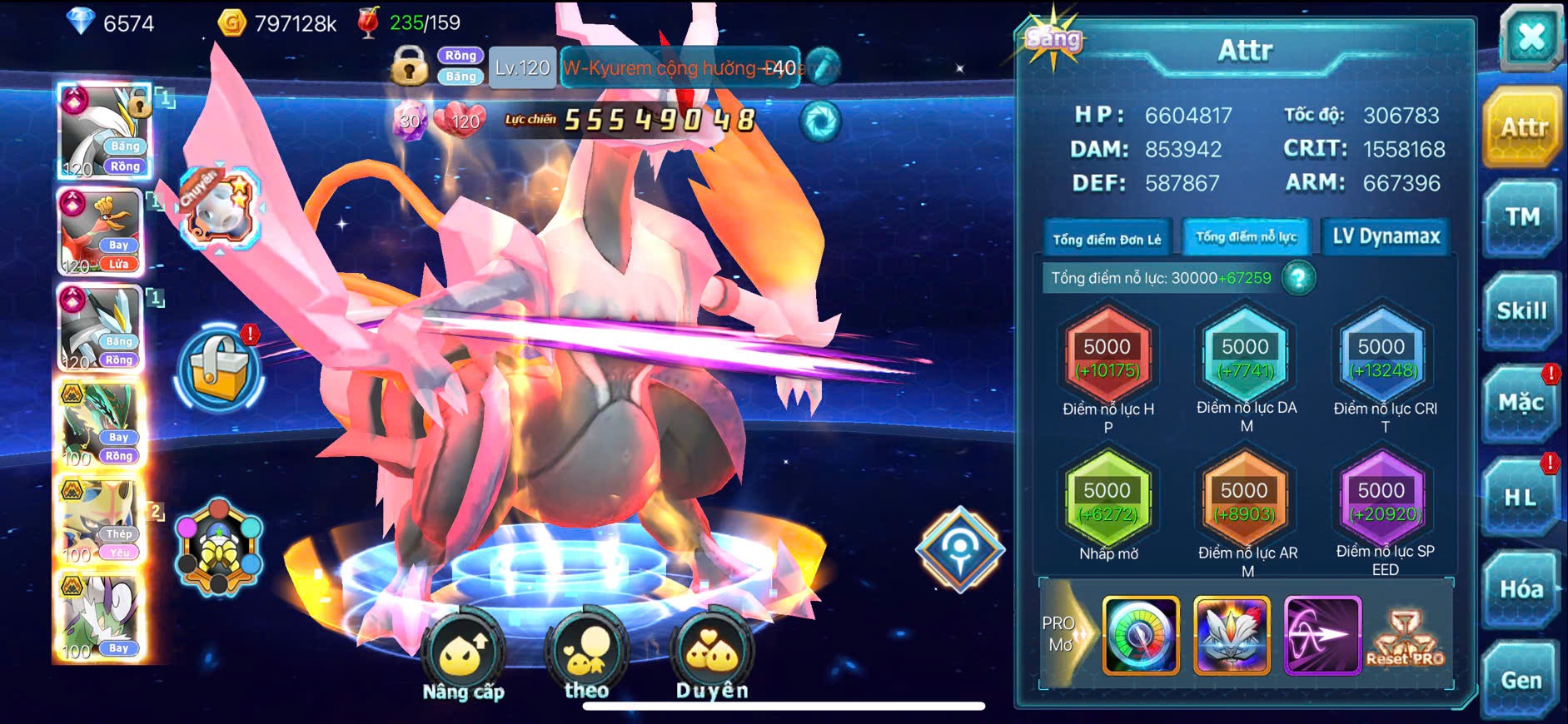
Task: Switch to the LV Dynamax tab
Action: 1386,237
